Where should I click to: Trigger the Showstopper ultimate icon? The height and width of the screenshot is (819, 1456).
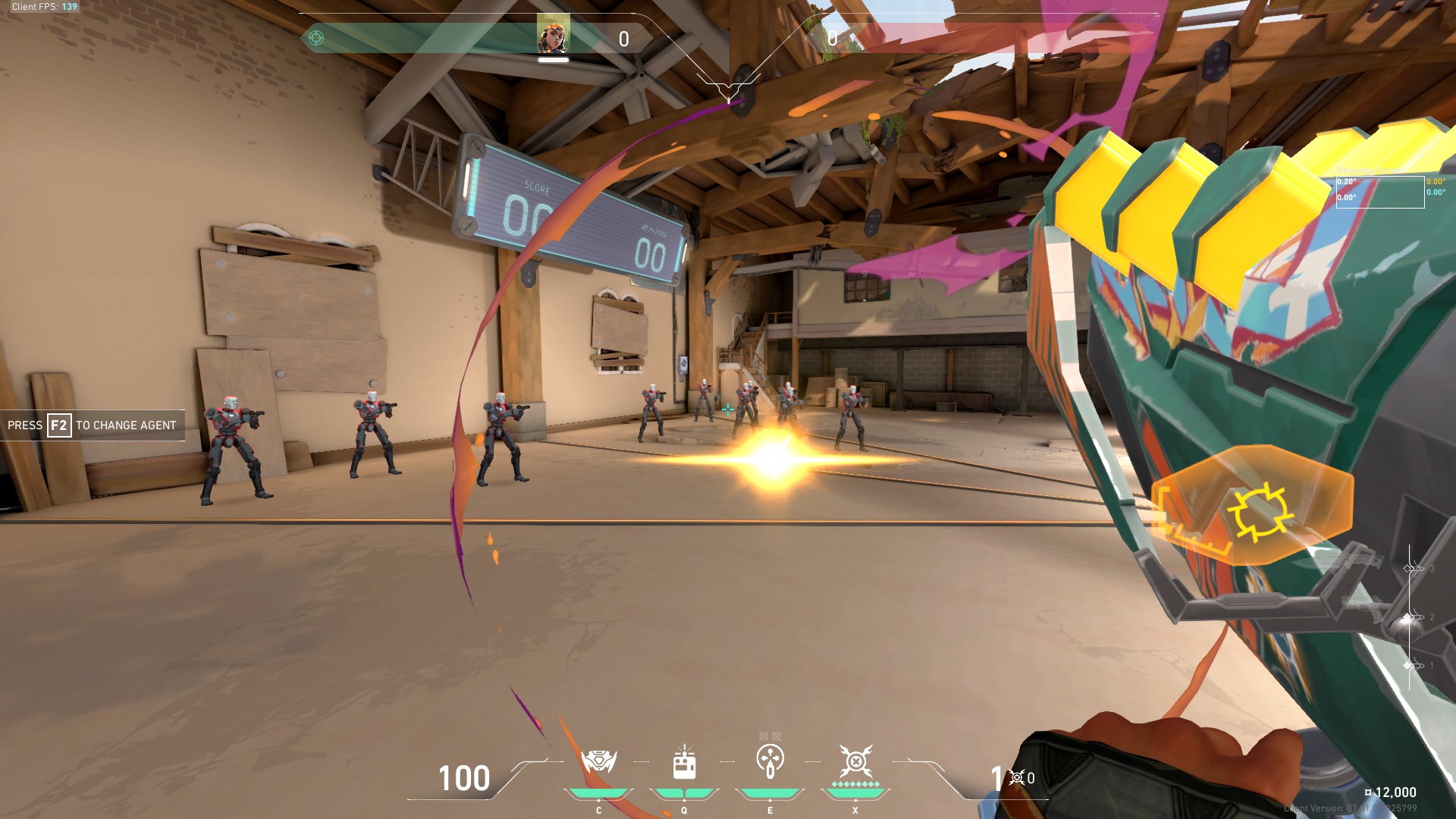pos(855,761)
